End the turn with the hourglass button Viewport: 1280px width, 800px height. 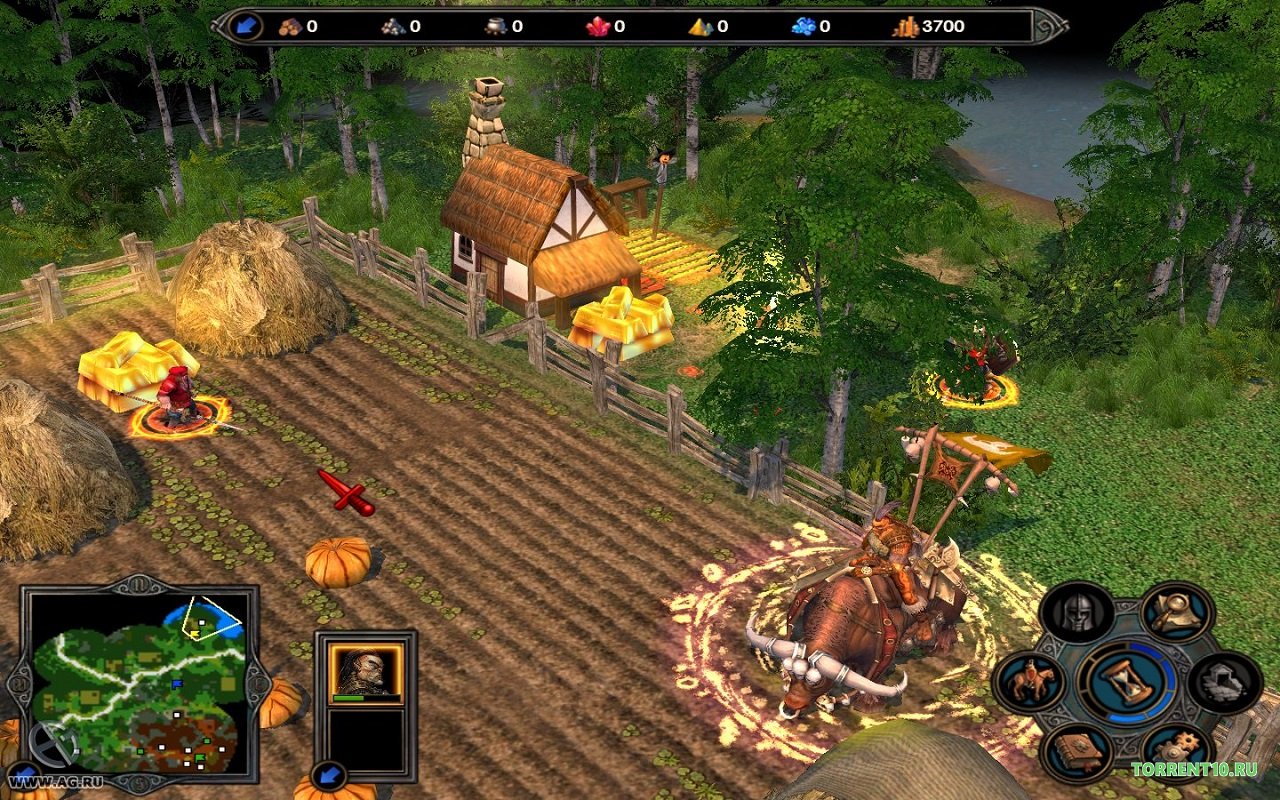point(1126,682)
